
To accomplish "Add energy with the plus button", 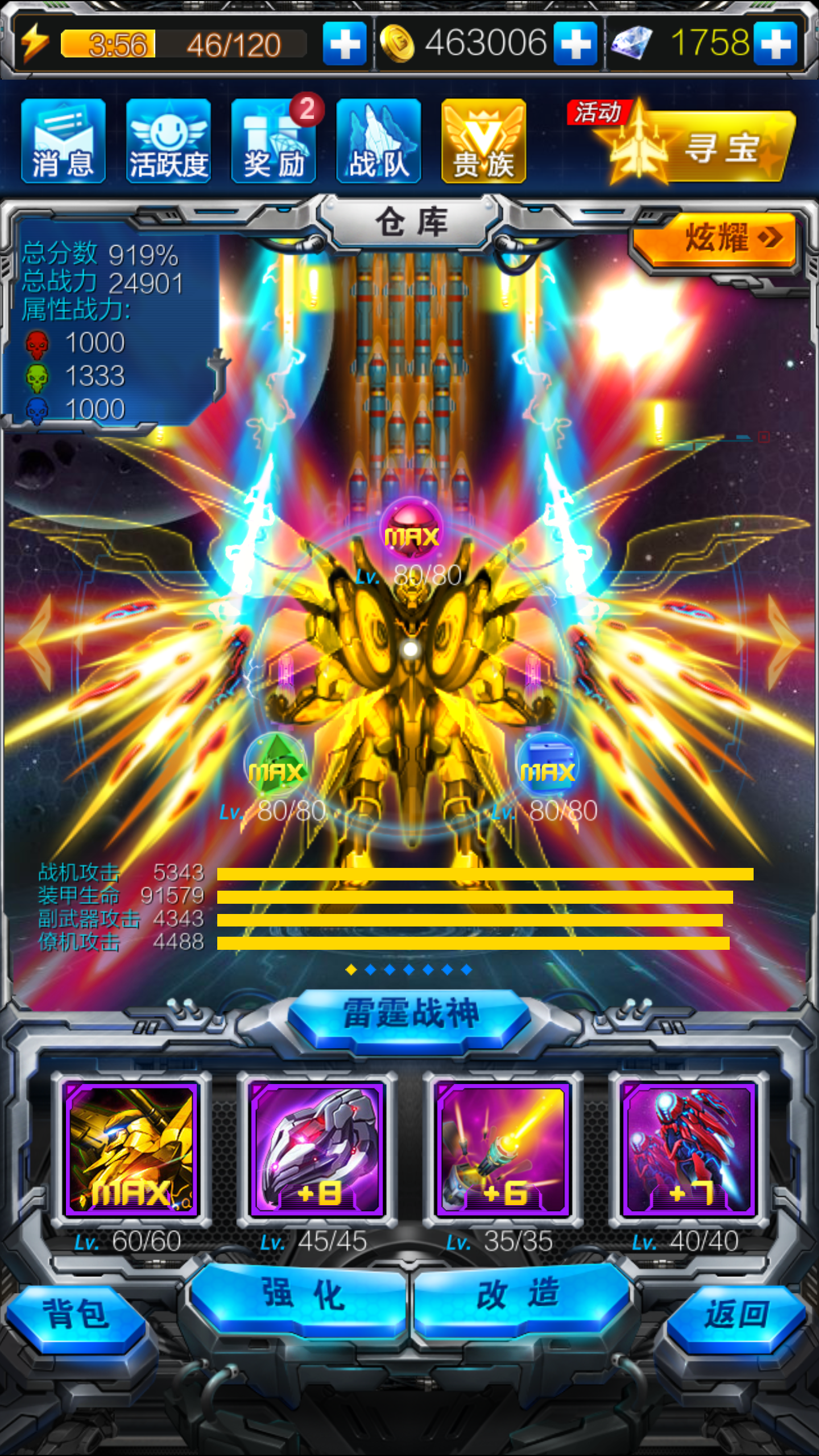I will click(x=345, y=44).
